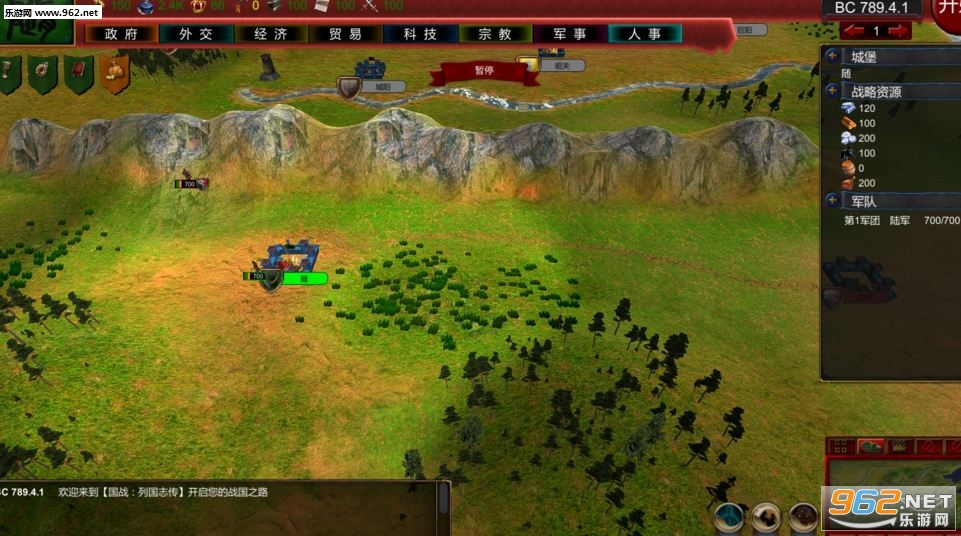The image size is (961, 536).
Task: Open the 政府 government menu
Action: click(x=120, y=33)
